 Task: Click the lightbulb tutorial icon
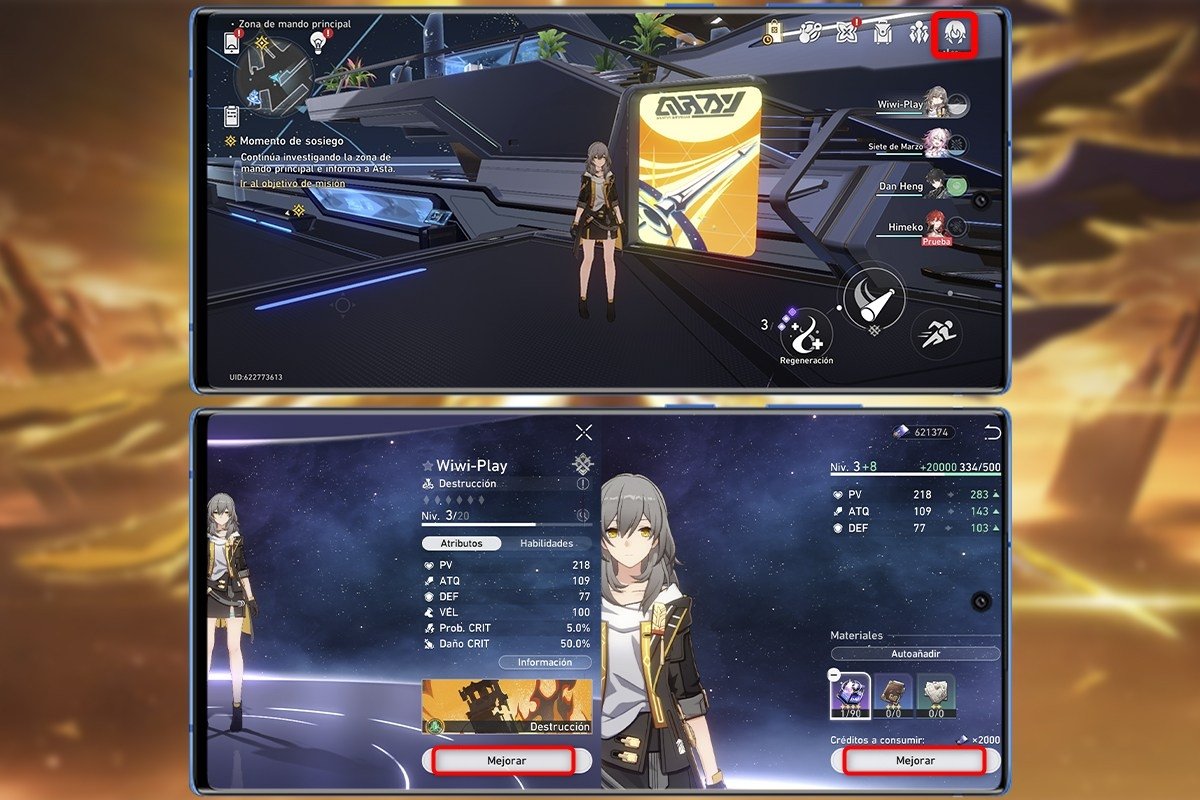(x=319, y=41)
